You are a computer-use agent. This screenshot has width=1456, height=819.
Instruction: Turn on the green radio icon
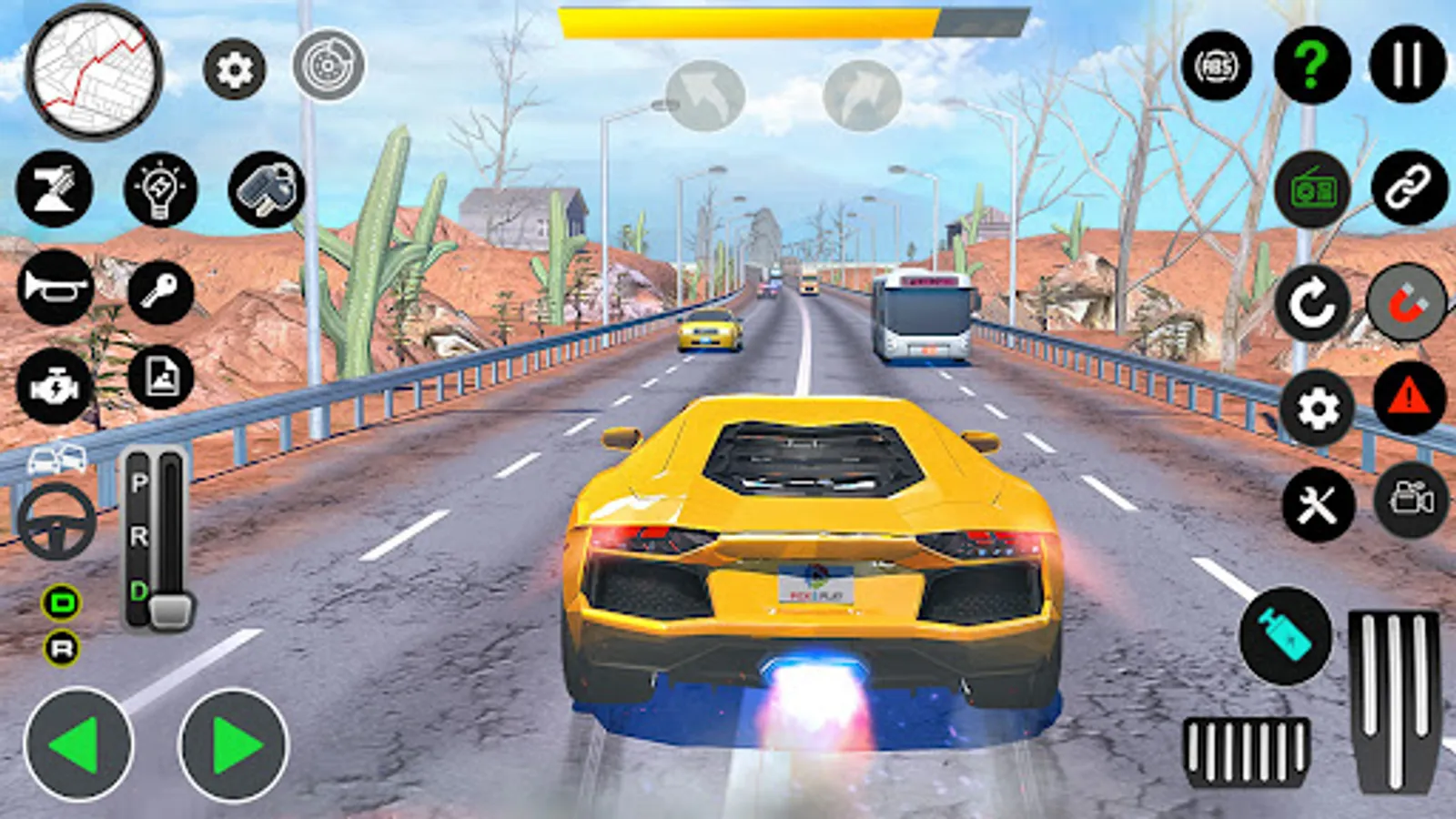click(1311, 189)
